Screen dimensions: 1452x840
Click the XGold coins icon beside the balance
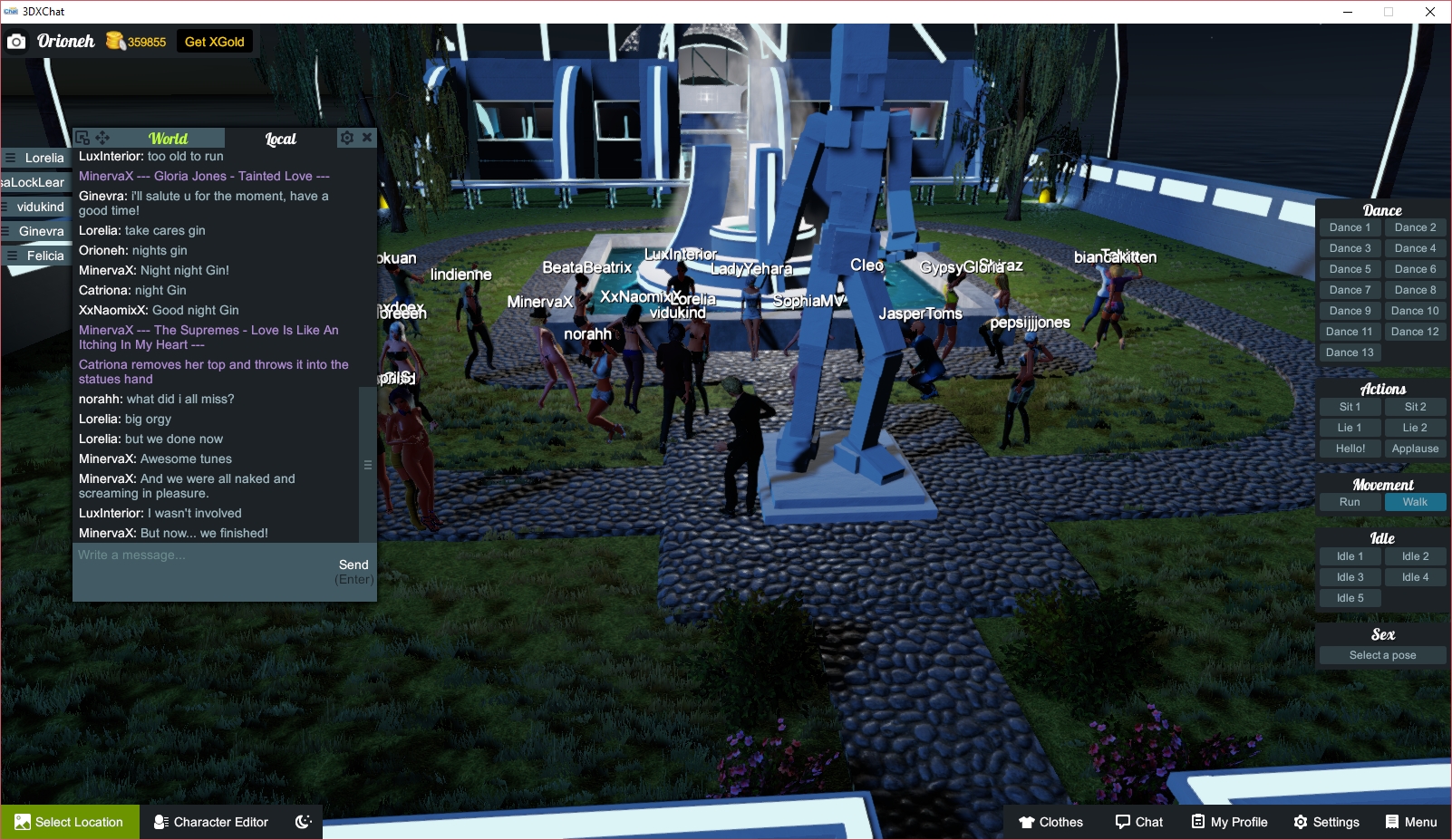pos(117,41)
